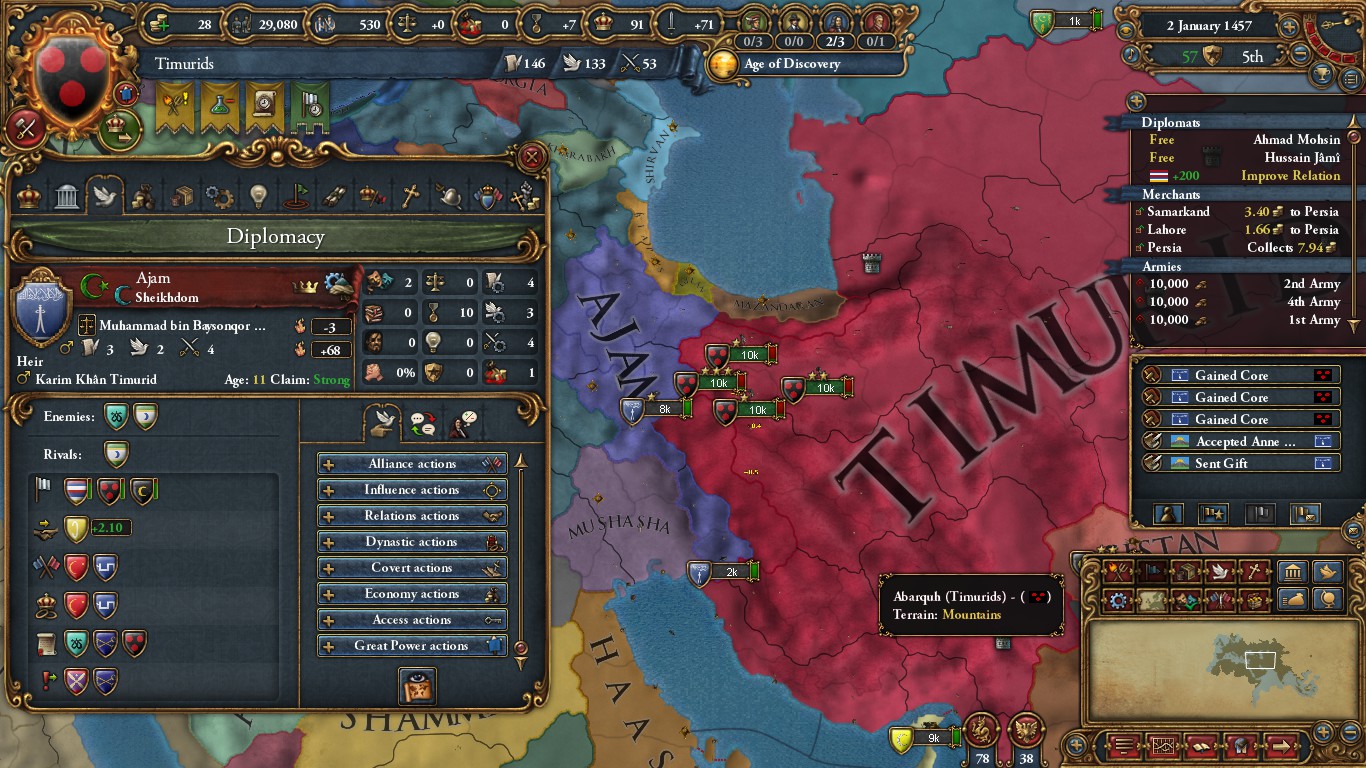Open the Economy tab moneybag icon

144,196
